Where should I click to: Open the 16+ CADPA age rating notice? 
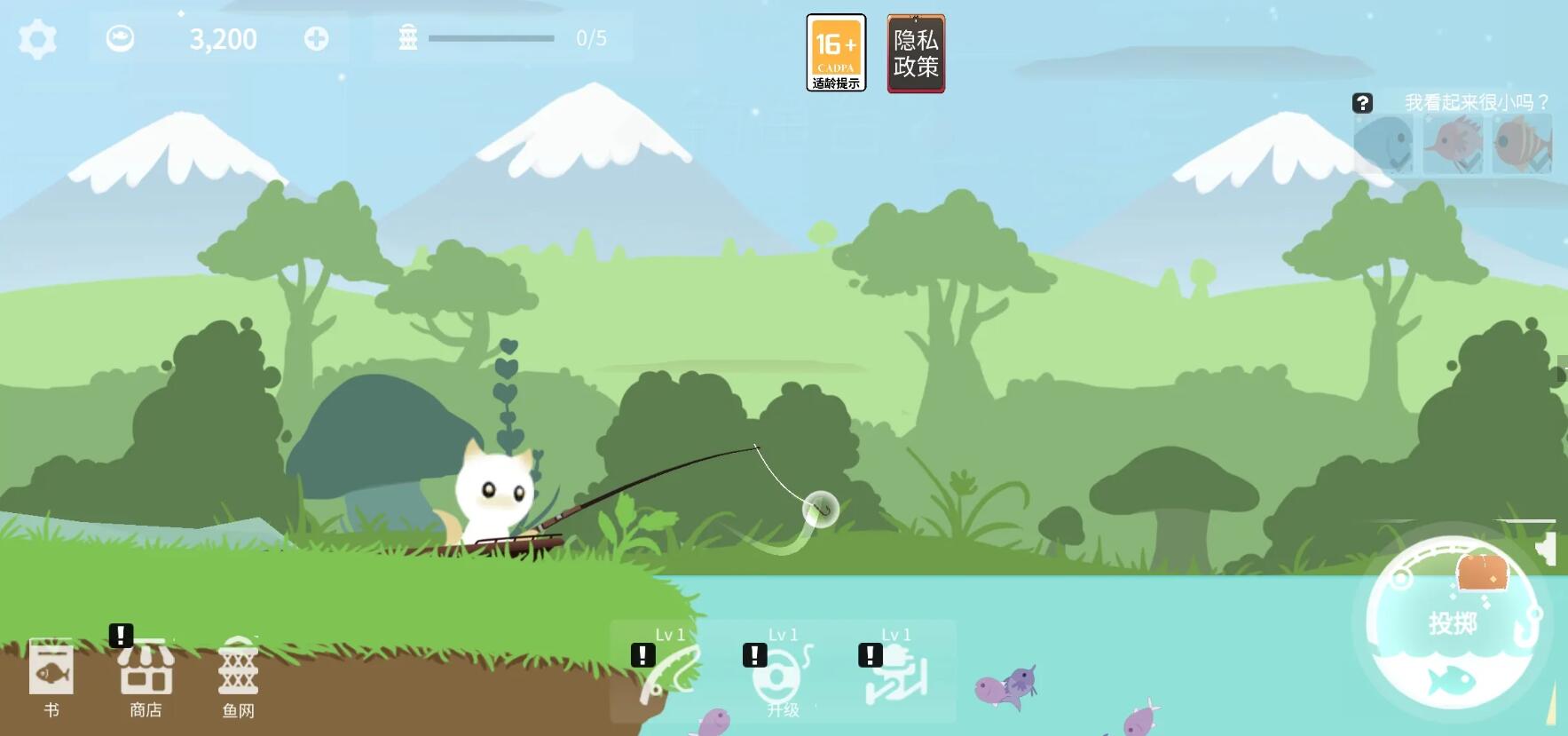(x=836, y=53)
